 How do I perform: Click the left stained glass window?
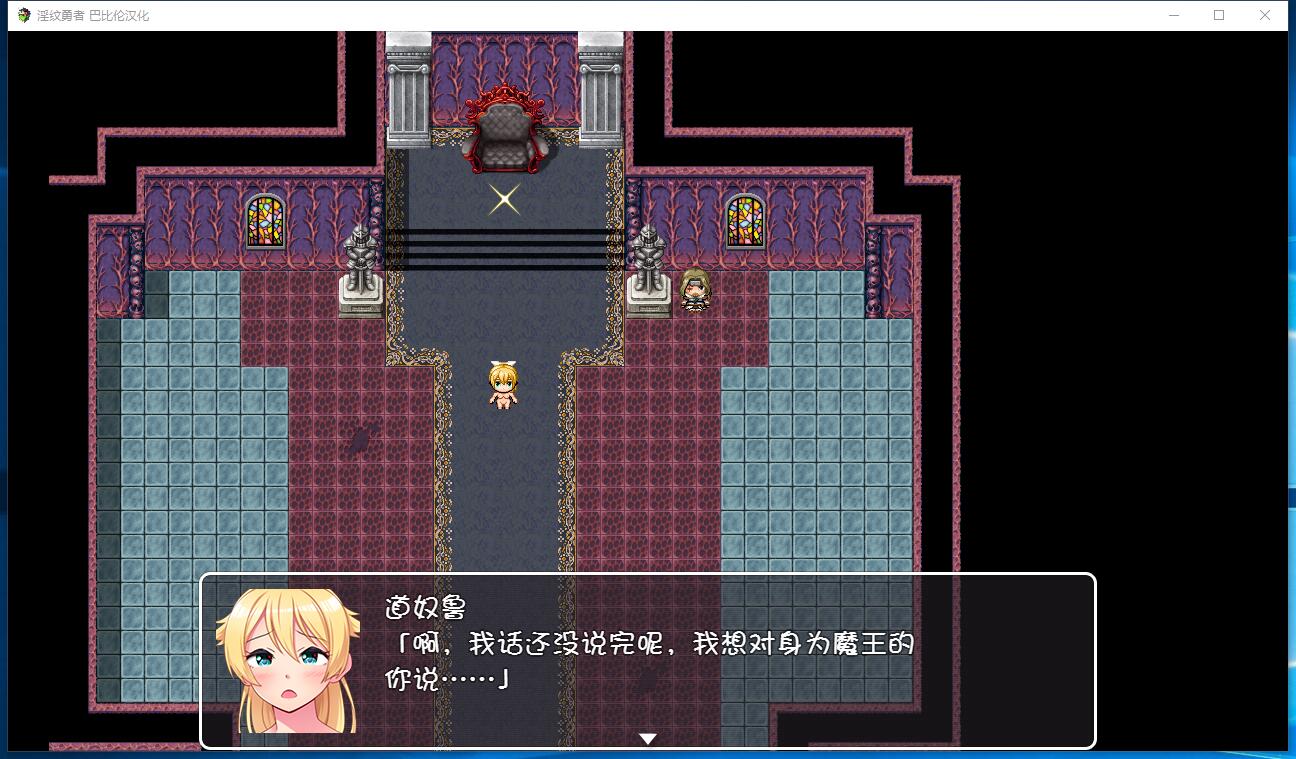click(x=263, y=222)
